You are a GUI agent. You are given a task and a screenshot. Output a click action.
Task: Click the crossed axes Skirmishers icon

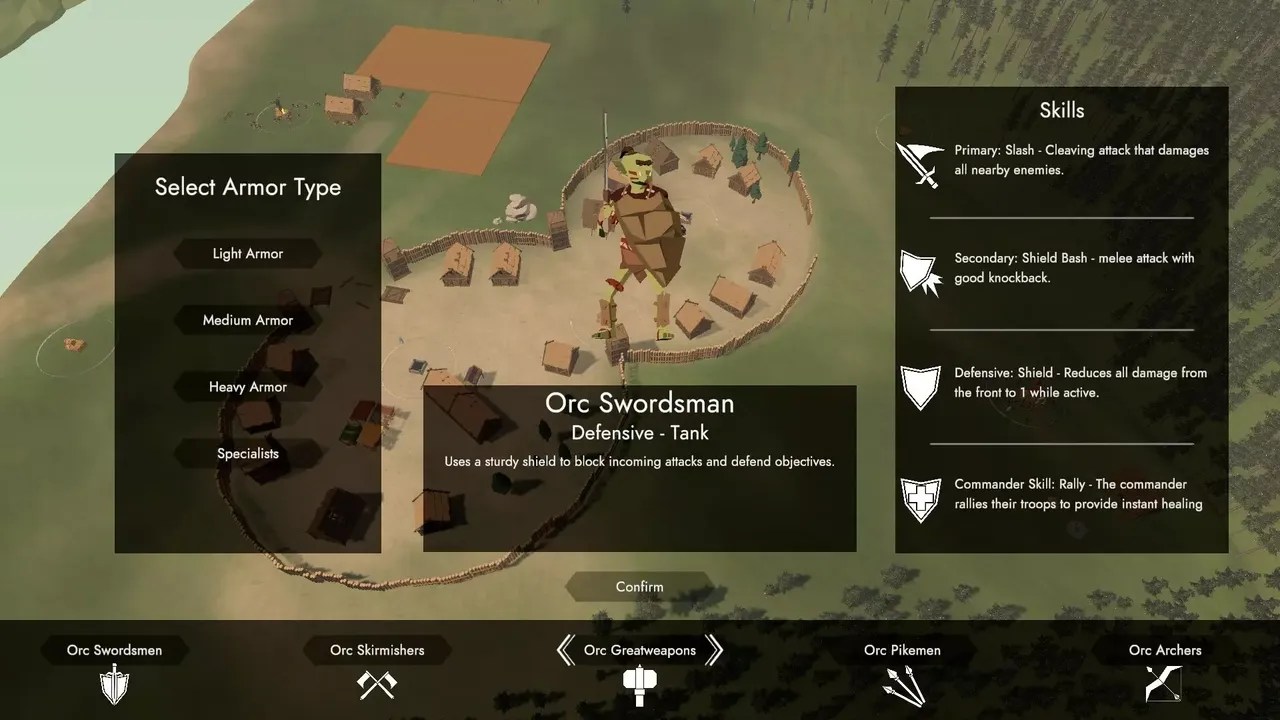coord(377,684)
